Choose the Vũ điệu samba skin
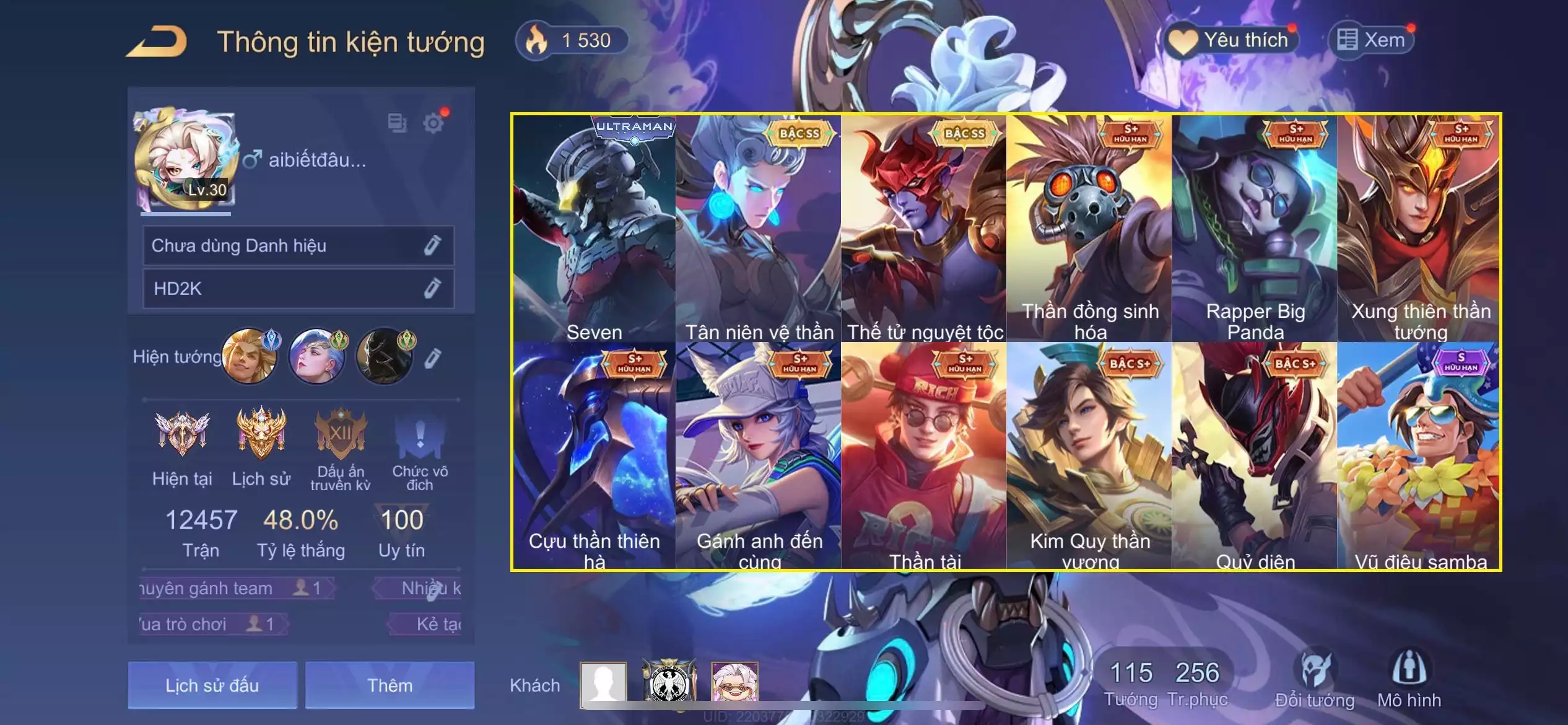This screenshot has height=725, width=1568. [x=1419, y=455]
